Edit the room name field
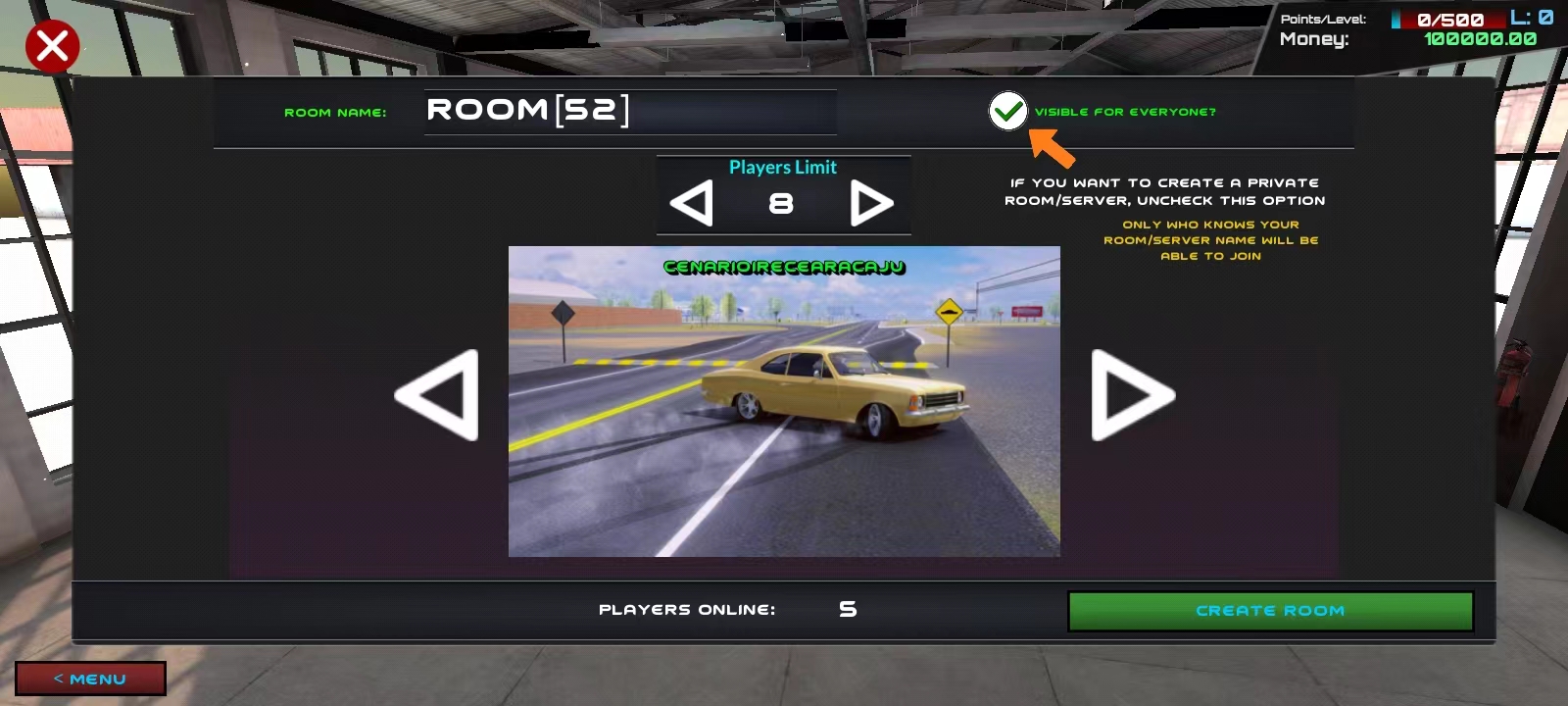 coord(629,111)
